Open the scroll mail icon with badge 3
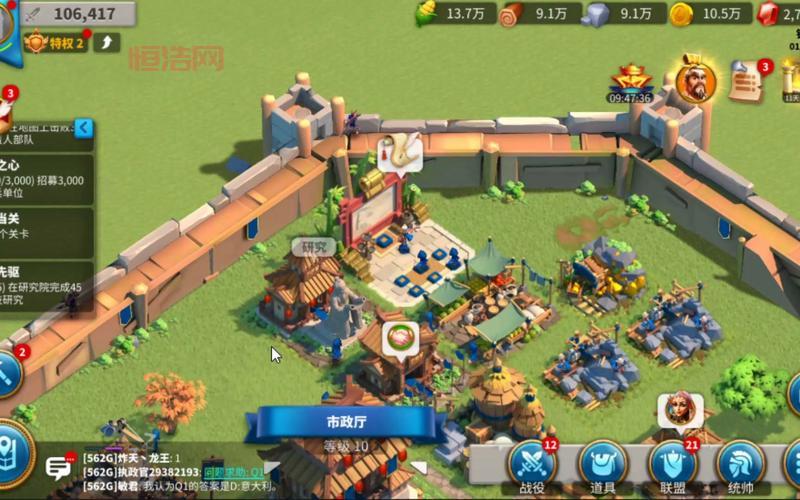The width and height of the screenshot is (800, 500). coord(746,82)
